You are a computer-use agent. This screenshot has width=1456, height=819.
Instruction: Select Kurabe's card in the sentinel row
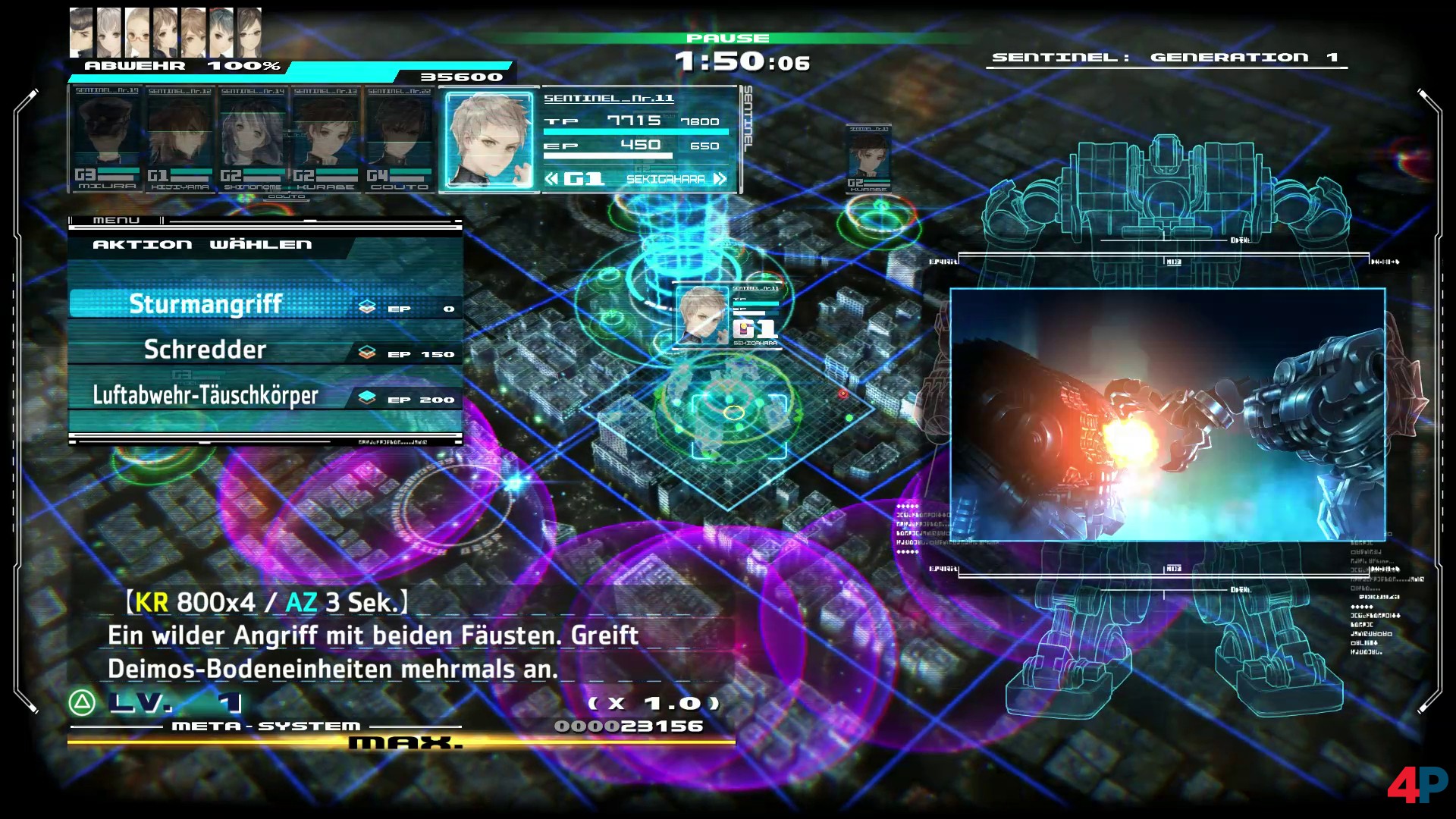pos(325,138)
